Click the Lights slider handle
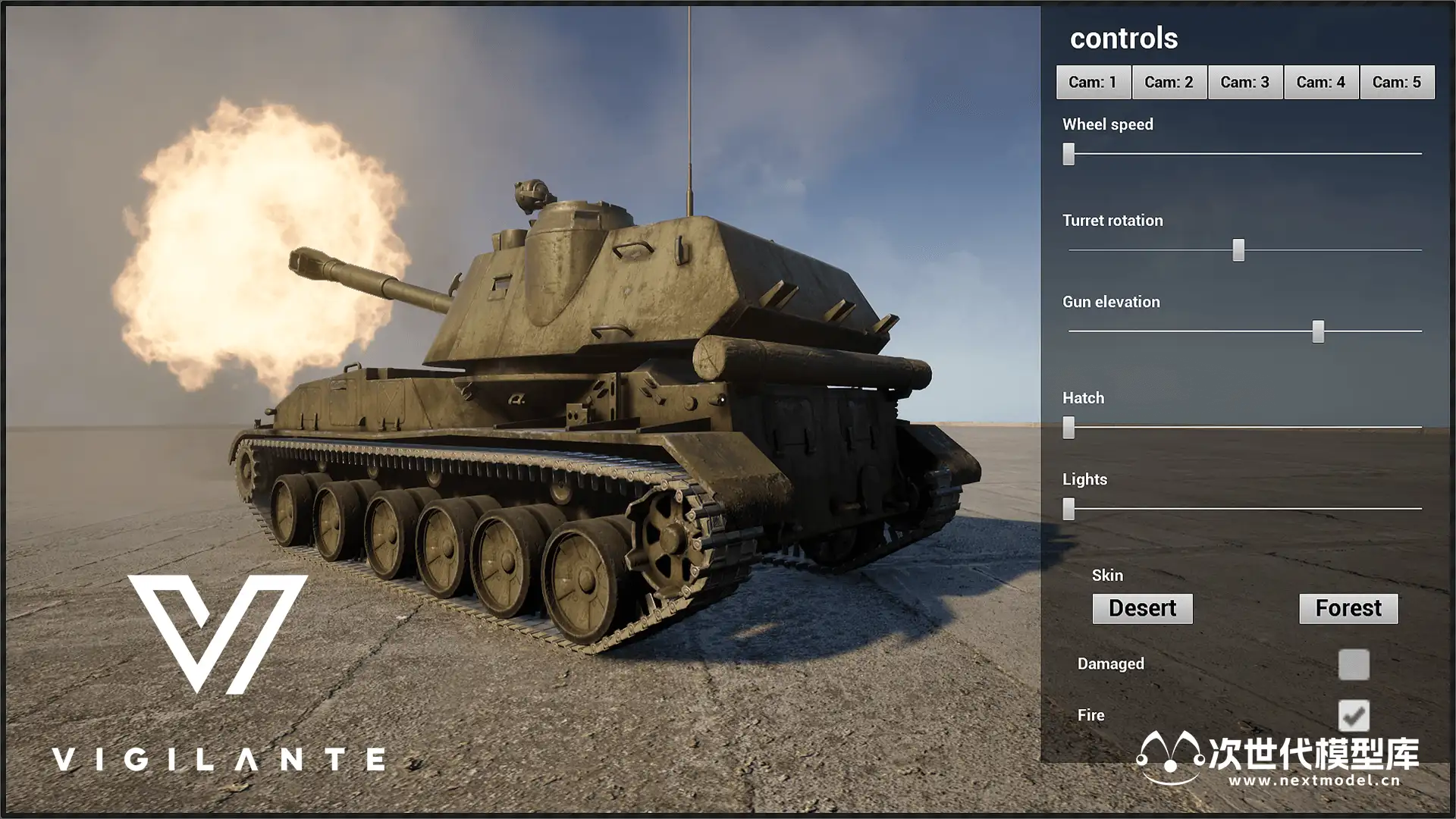 [1068, 509]
